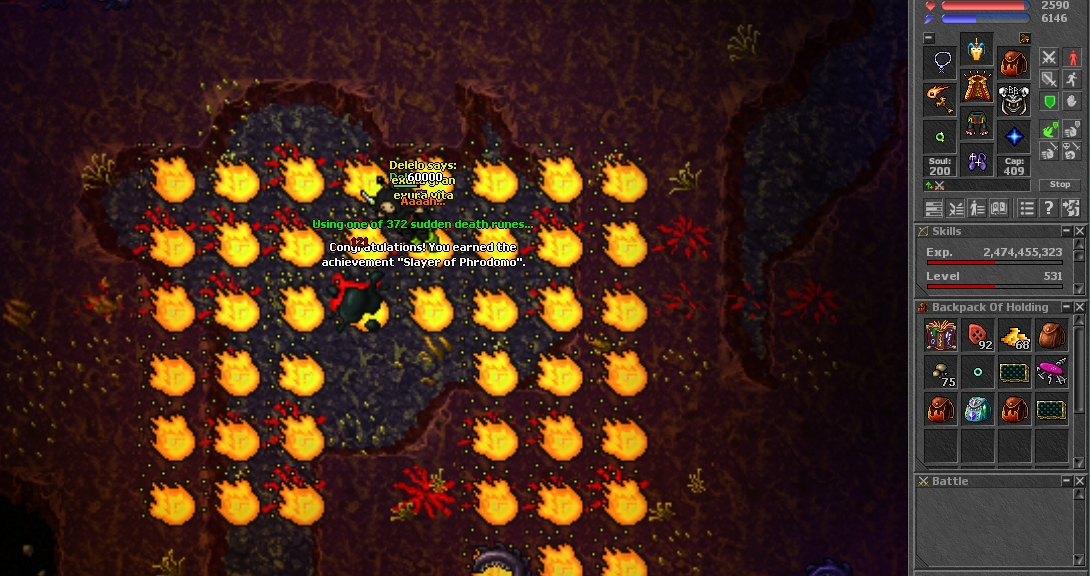The image size is (1090, 576).
Task: Enable the green defensive shield stance
Action: point(1049,102)
